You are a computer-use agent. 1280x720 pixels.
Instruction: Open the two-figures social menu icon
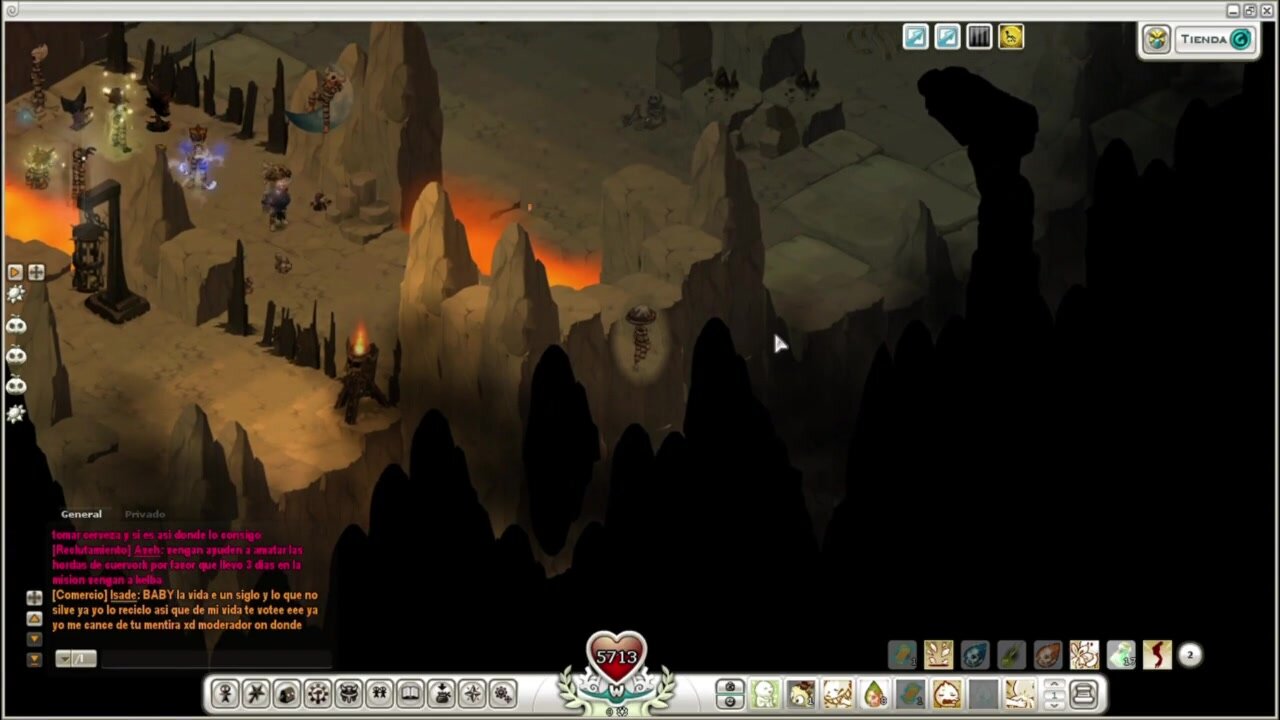point(380,693)
